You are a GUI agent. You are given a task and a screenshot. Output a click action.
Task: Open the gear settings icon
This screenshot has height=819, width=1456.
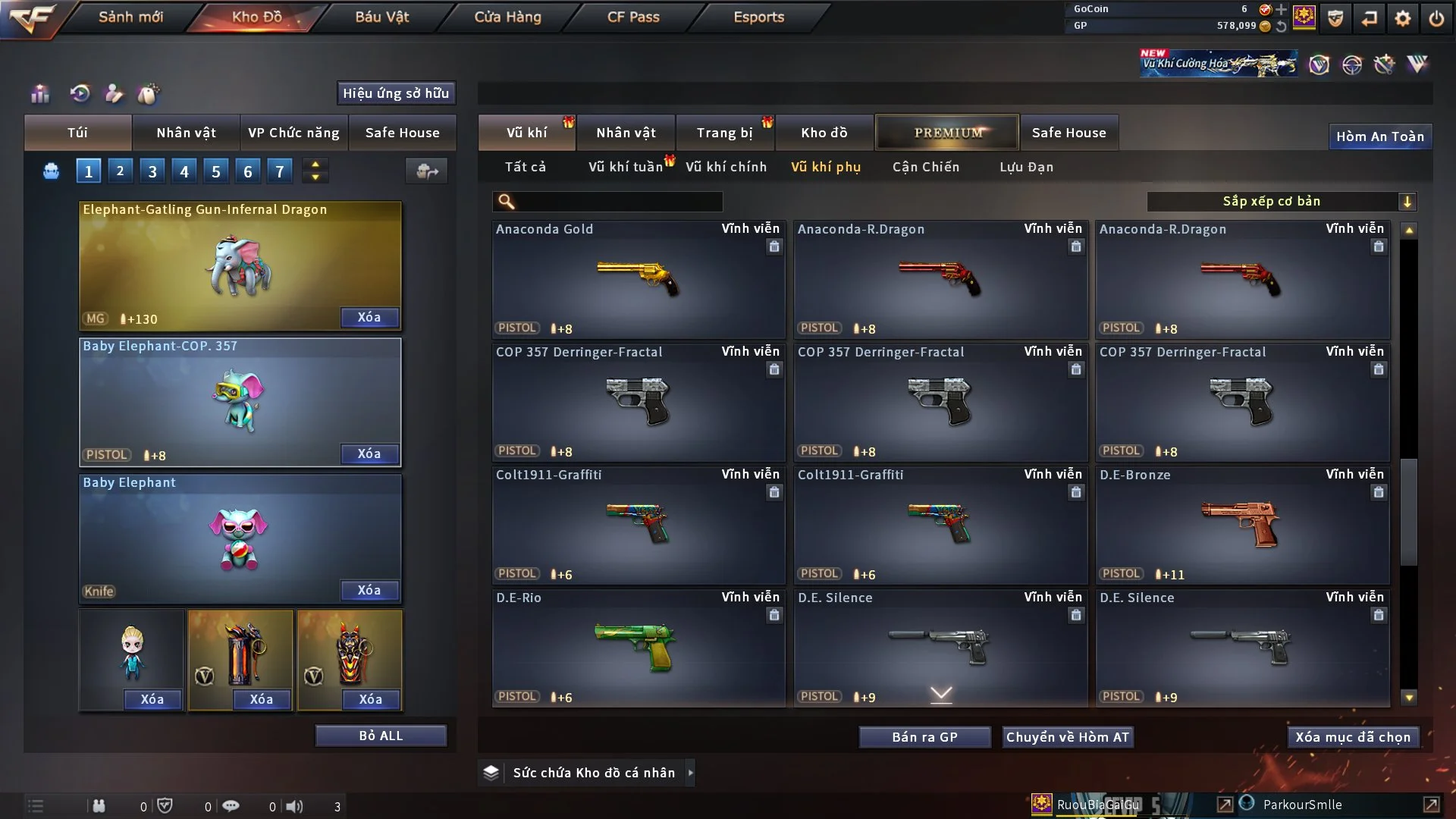(1403, 18)
